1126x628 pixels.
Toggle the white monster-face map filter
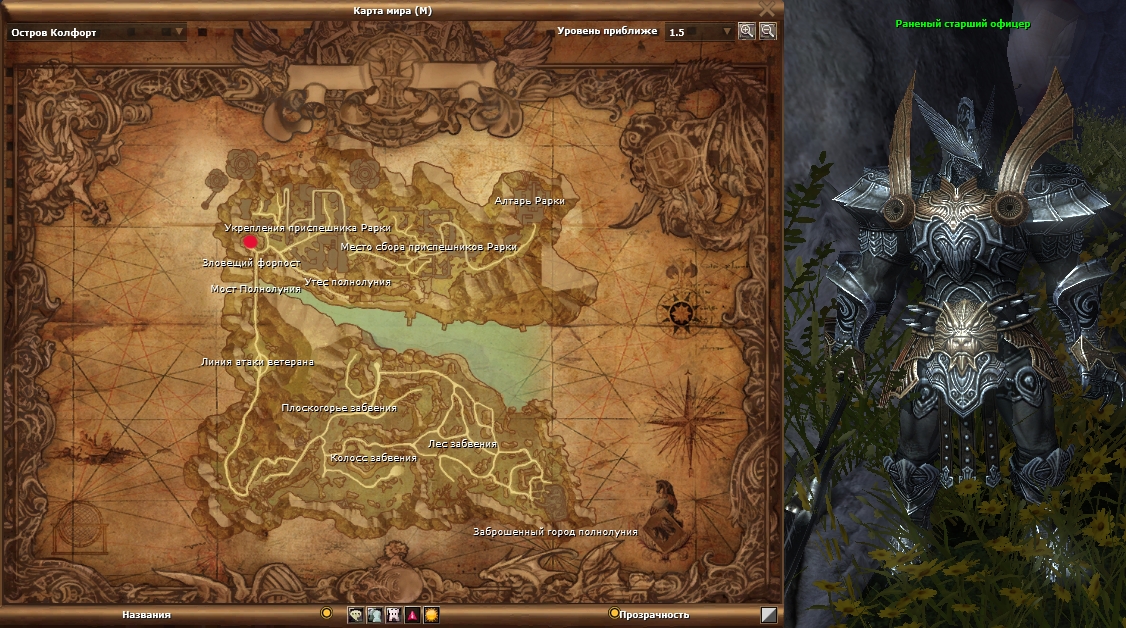coord(393,615)
